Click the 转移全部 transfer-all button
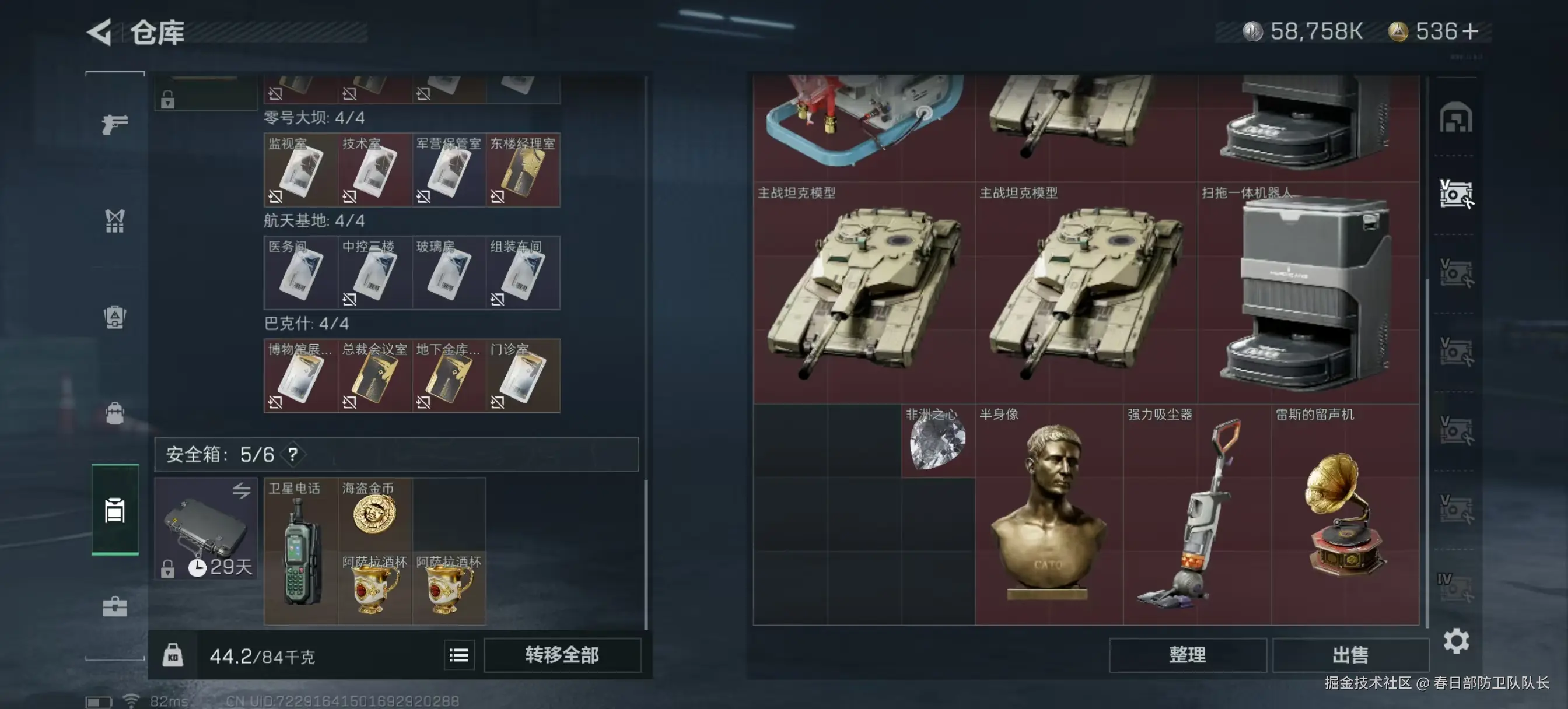The width and height of the screenshot is (1568, 709). 562,655
